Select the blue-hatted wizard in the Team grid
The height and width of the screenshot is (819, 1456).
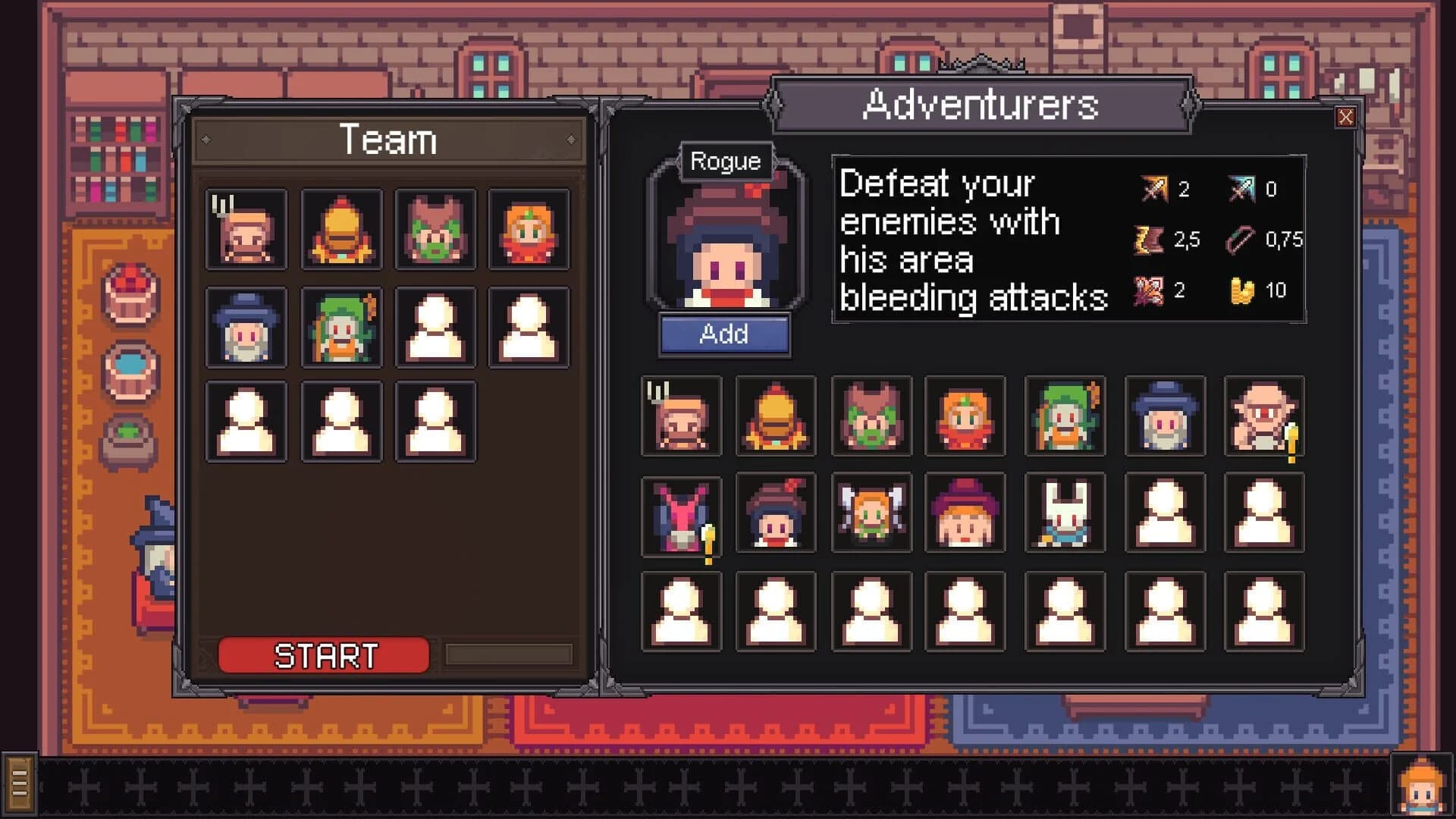[246, 326]
